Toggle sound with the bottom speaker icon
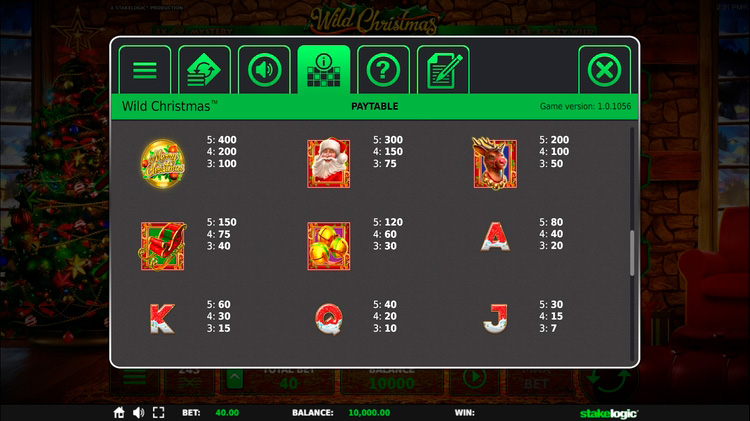 click(x=138, y=412)
